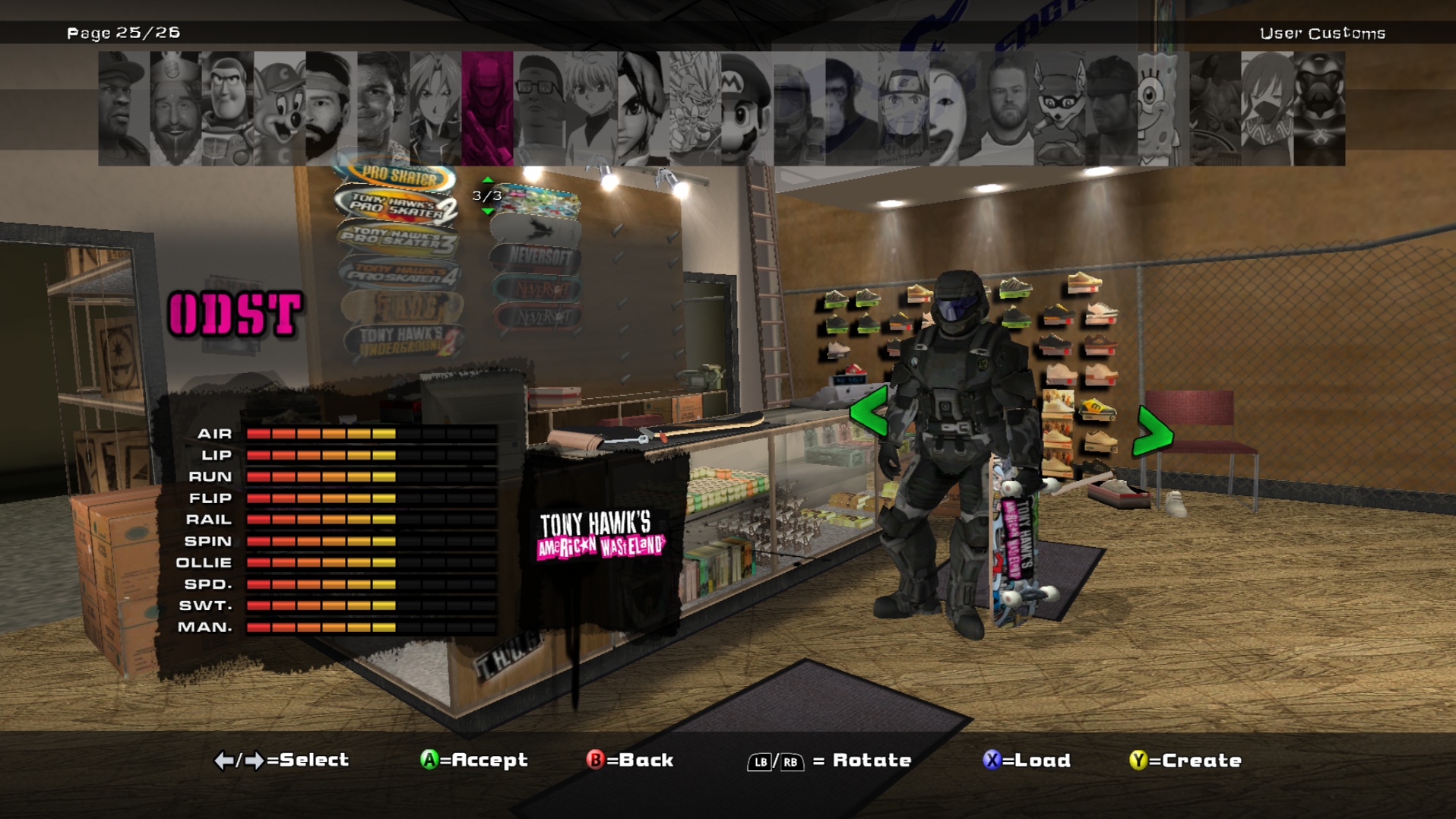The image size is (1456, 819).
Task: Select the highlighted pink ODST portrait
Action: click(x=487, y=108)
